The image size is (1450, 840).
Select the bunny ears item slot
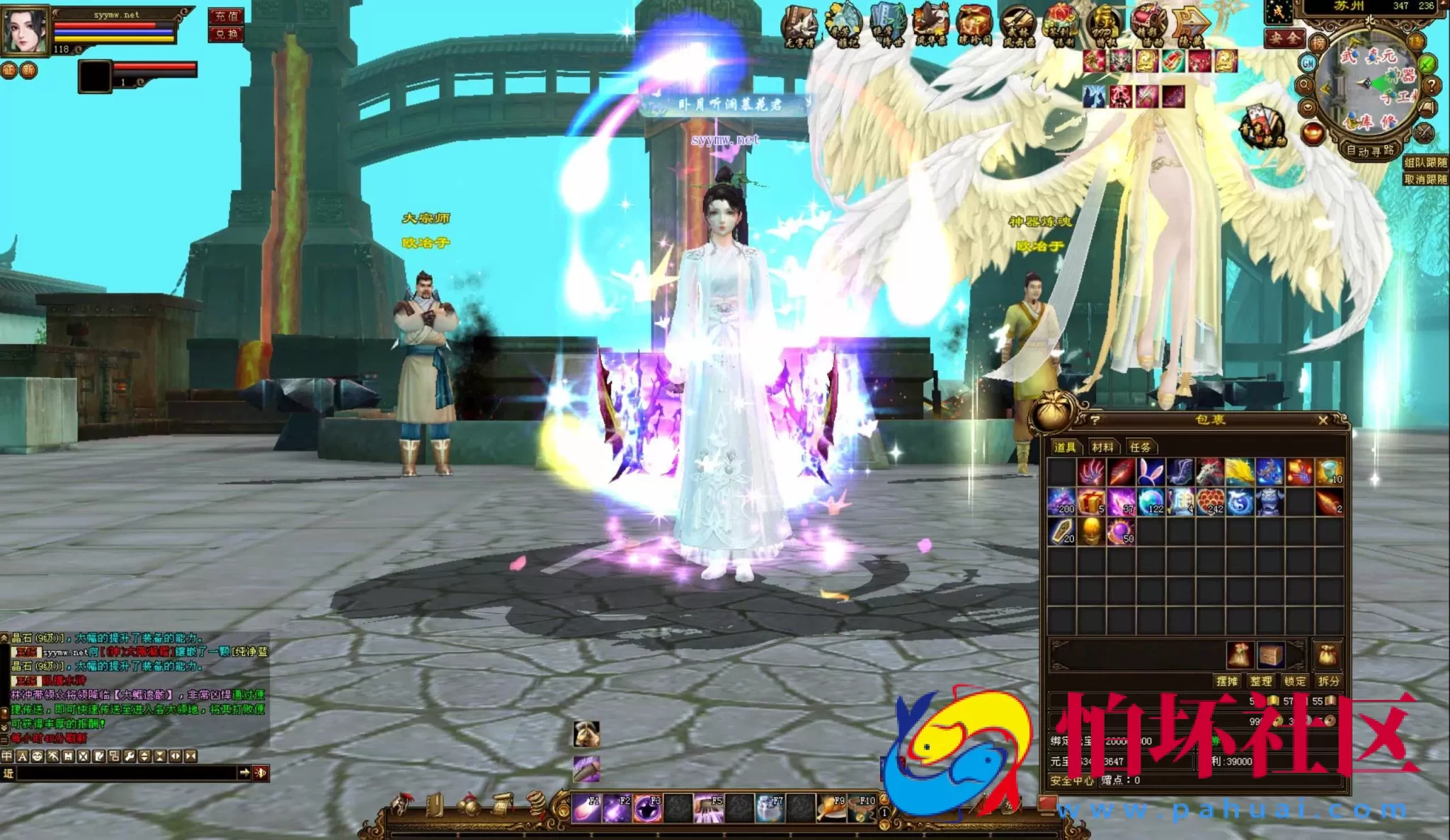click(1151, 471)
